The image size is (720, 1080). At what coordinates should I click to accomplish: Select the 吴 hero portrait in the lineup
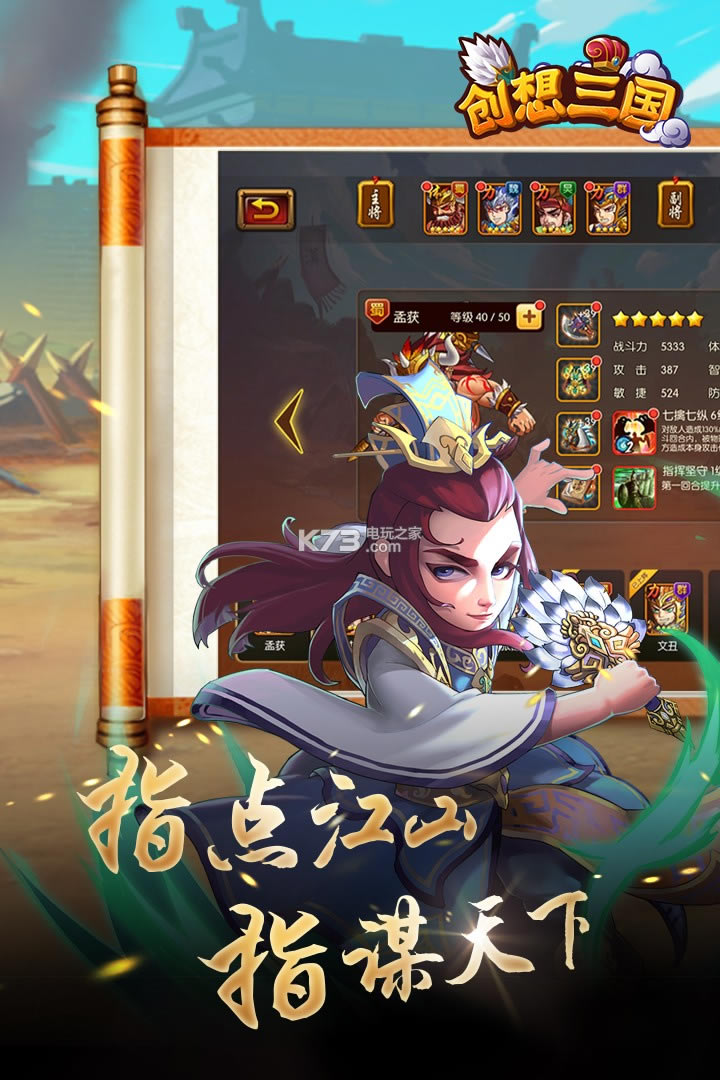(x=553, y=208)
